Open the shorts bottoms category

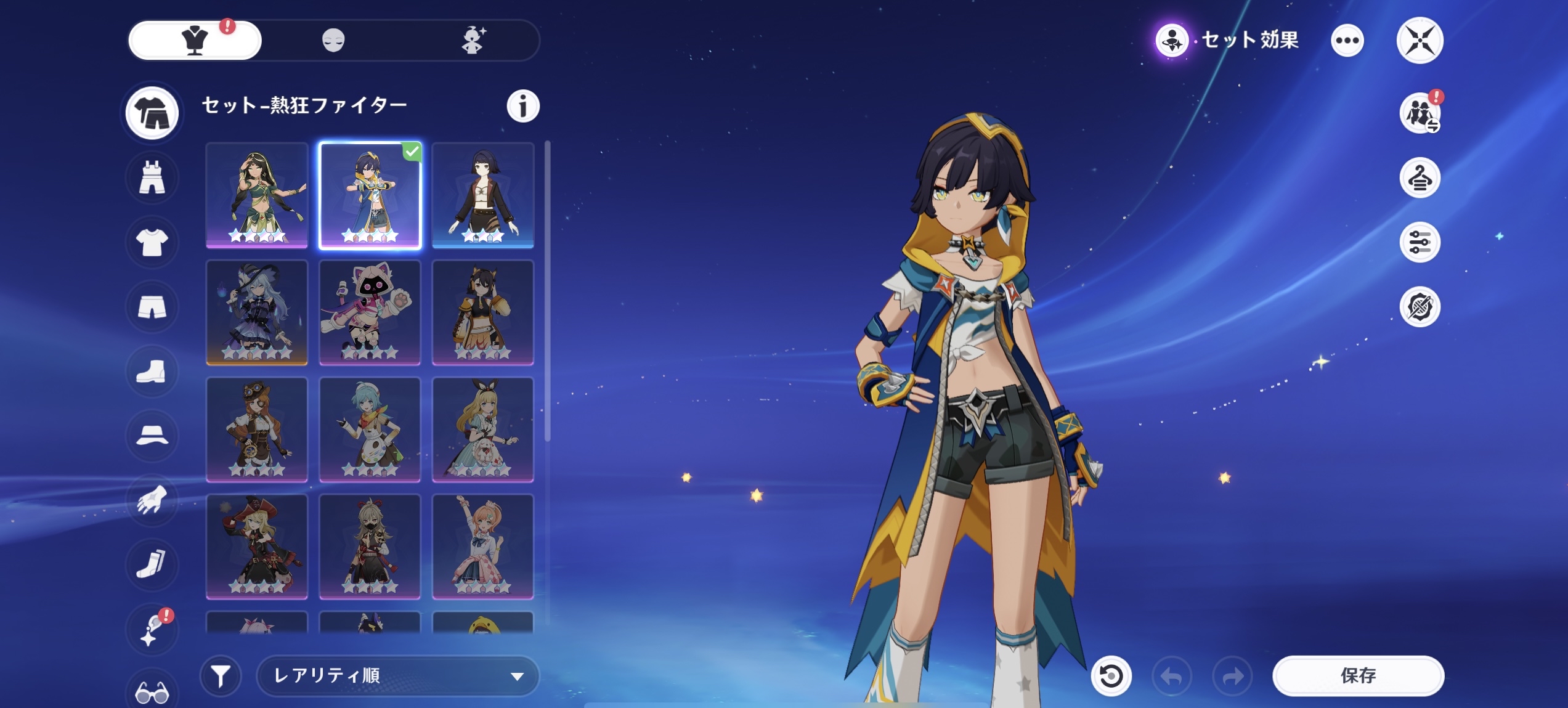(x=152, y=307)
